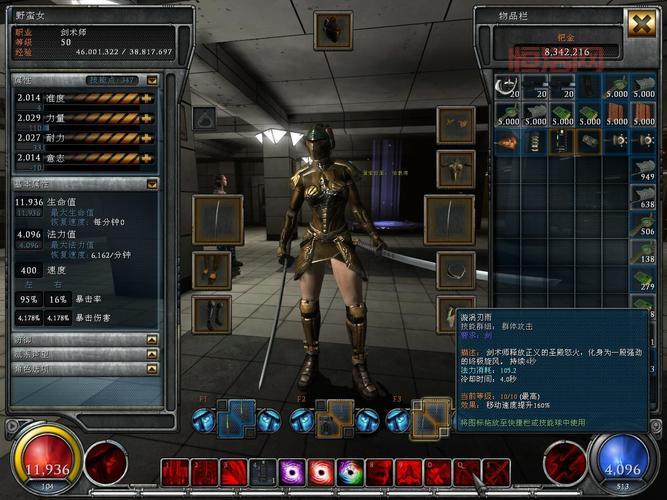667x500 pixels.
Task: Activate the purple vortex skill on the hotbar
Action: coord(293,473)
